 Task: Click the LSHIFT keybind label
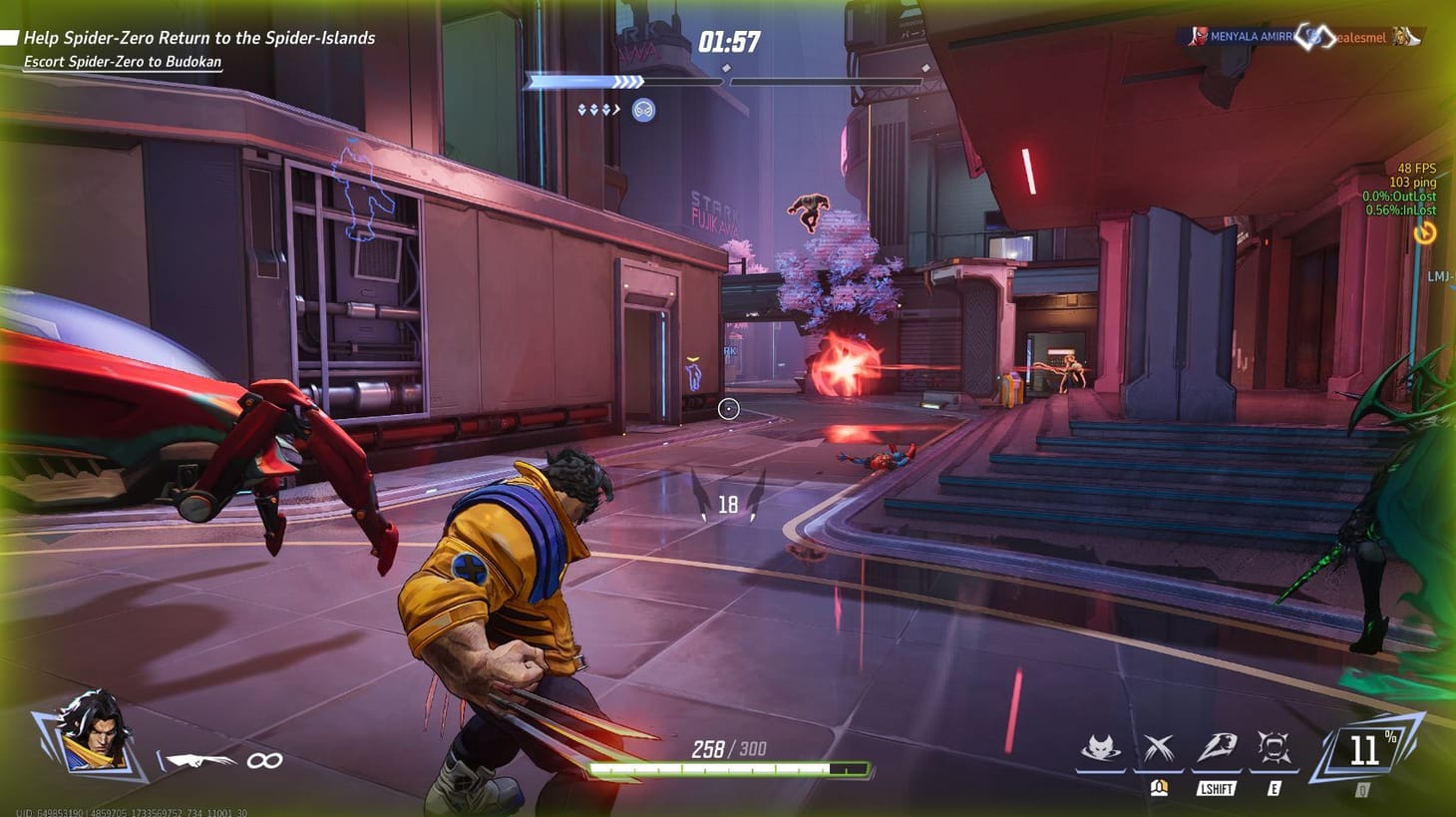[1215, 787]
